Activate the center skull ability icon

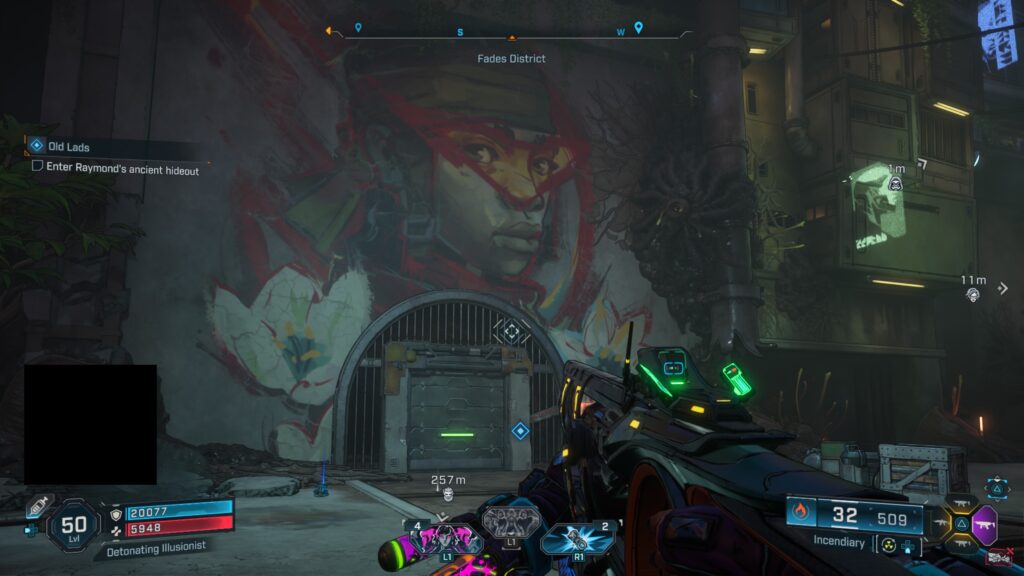tap(511, 520)
